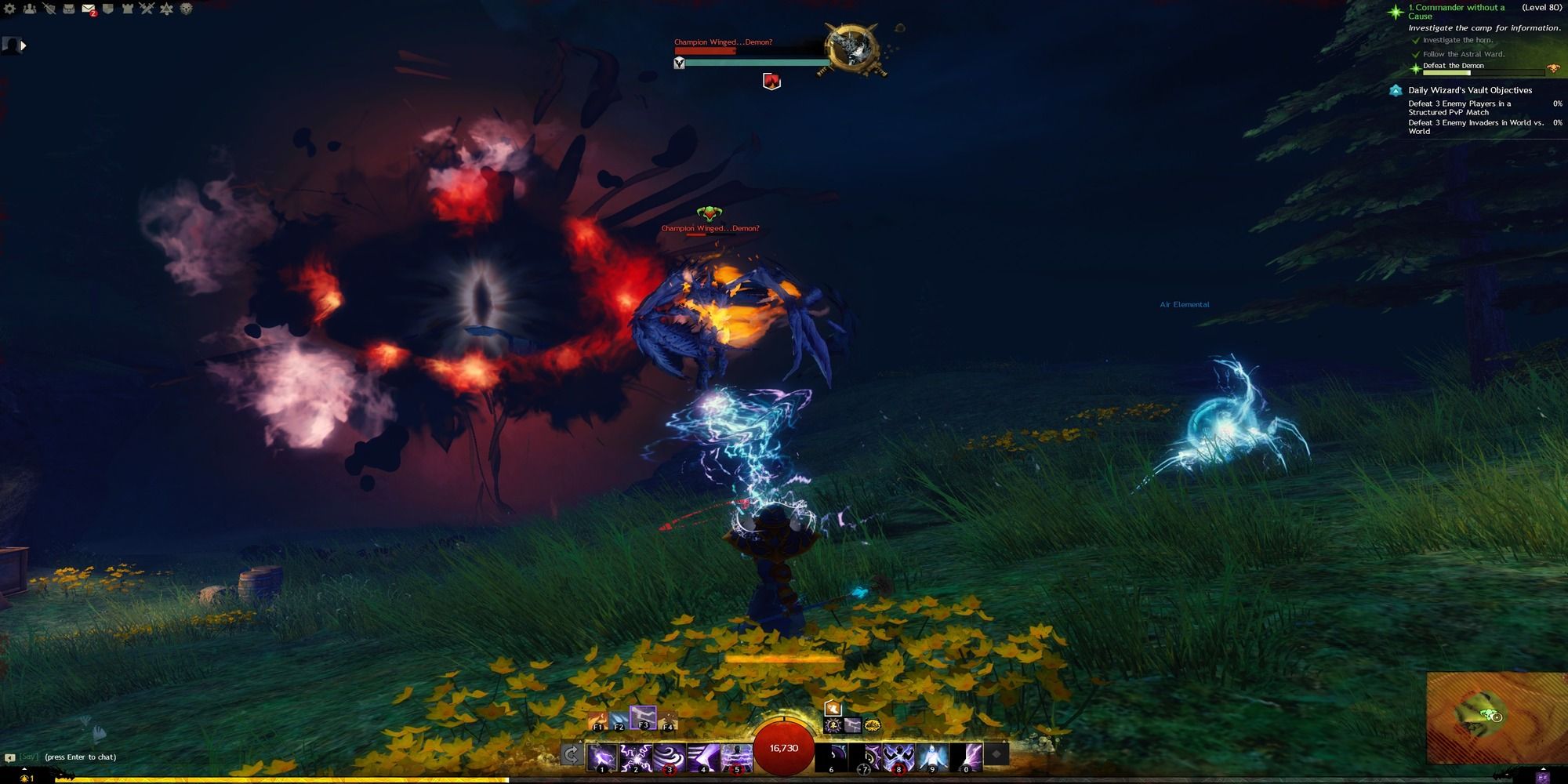Open the Black Lion Trading Company lion icon

[x=187, y=9]
